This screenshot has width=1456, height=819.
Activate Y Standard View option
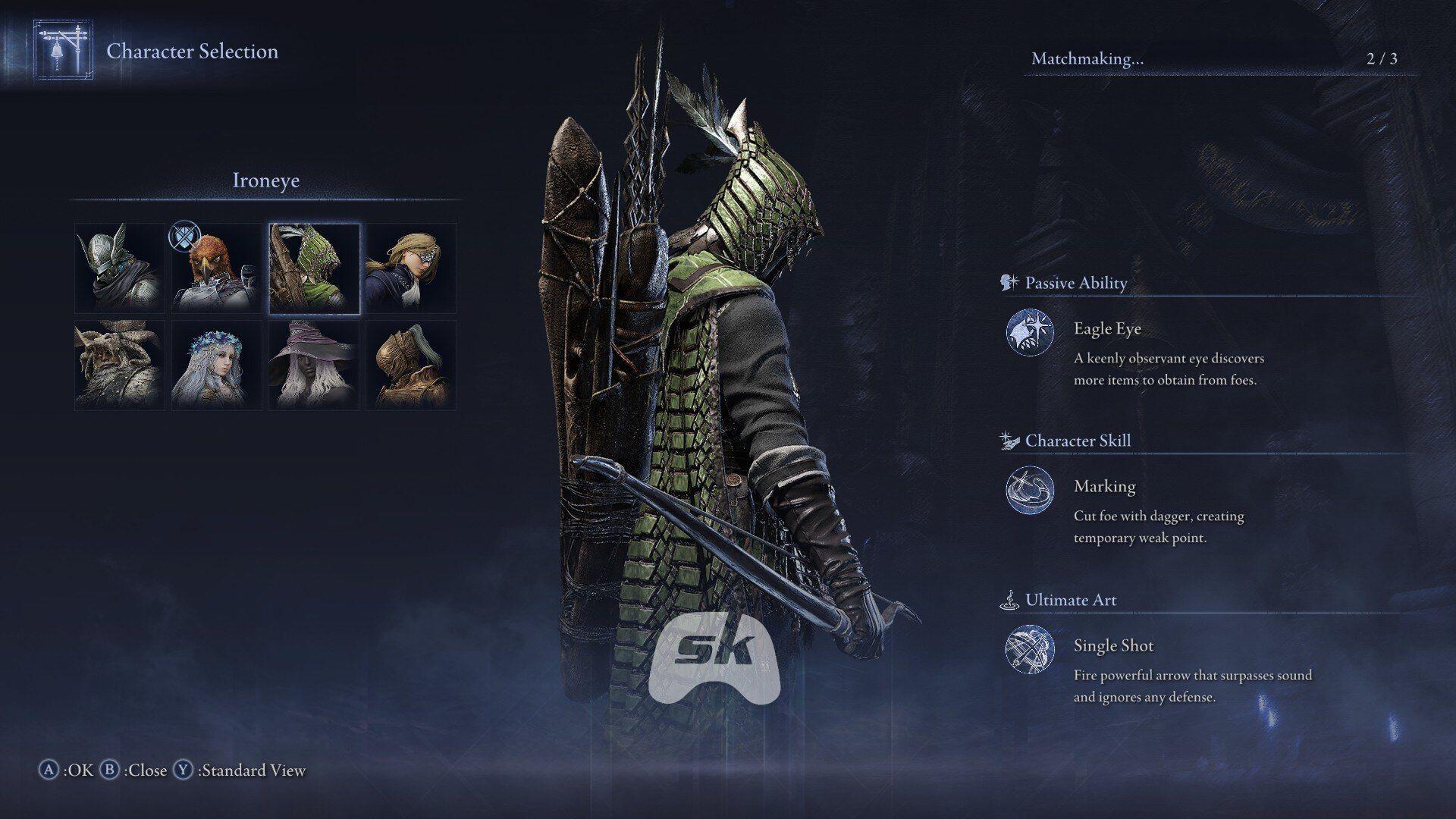[244, 770]
